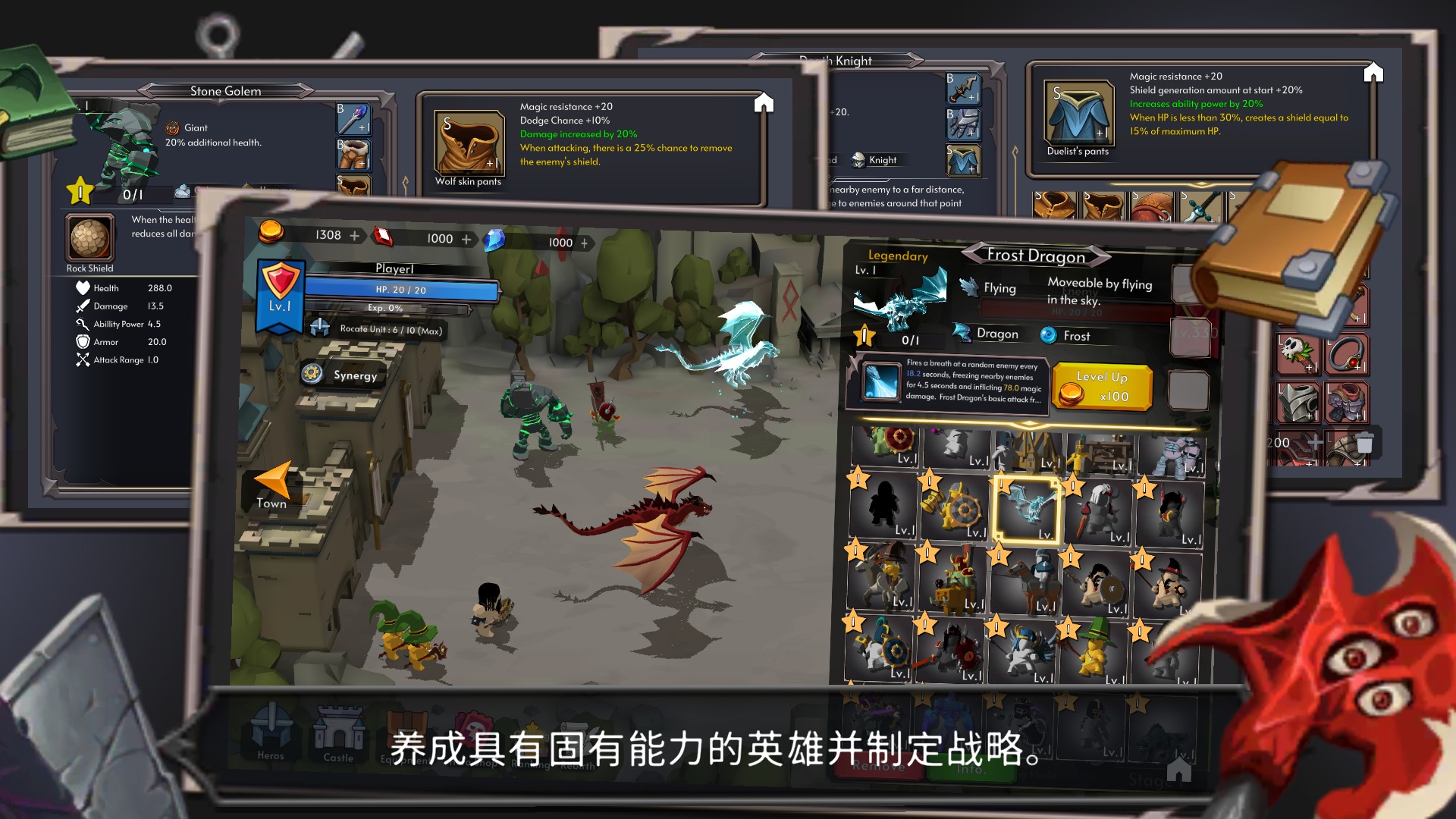Expand the plus next to the gem count
1456x819 pixels.
(584, 243)
